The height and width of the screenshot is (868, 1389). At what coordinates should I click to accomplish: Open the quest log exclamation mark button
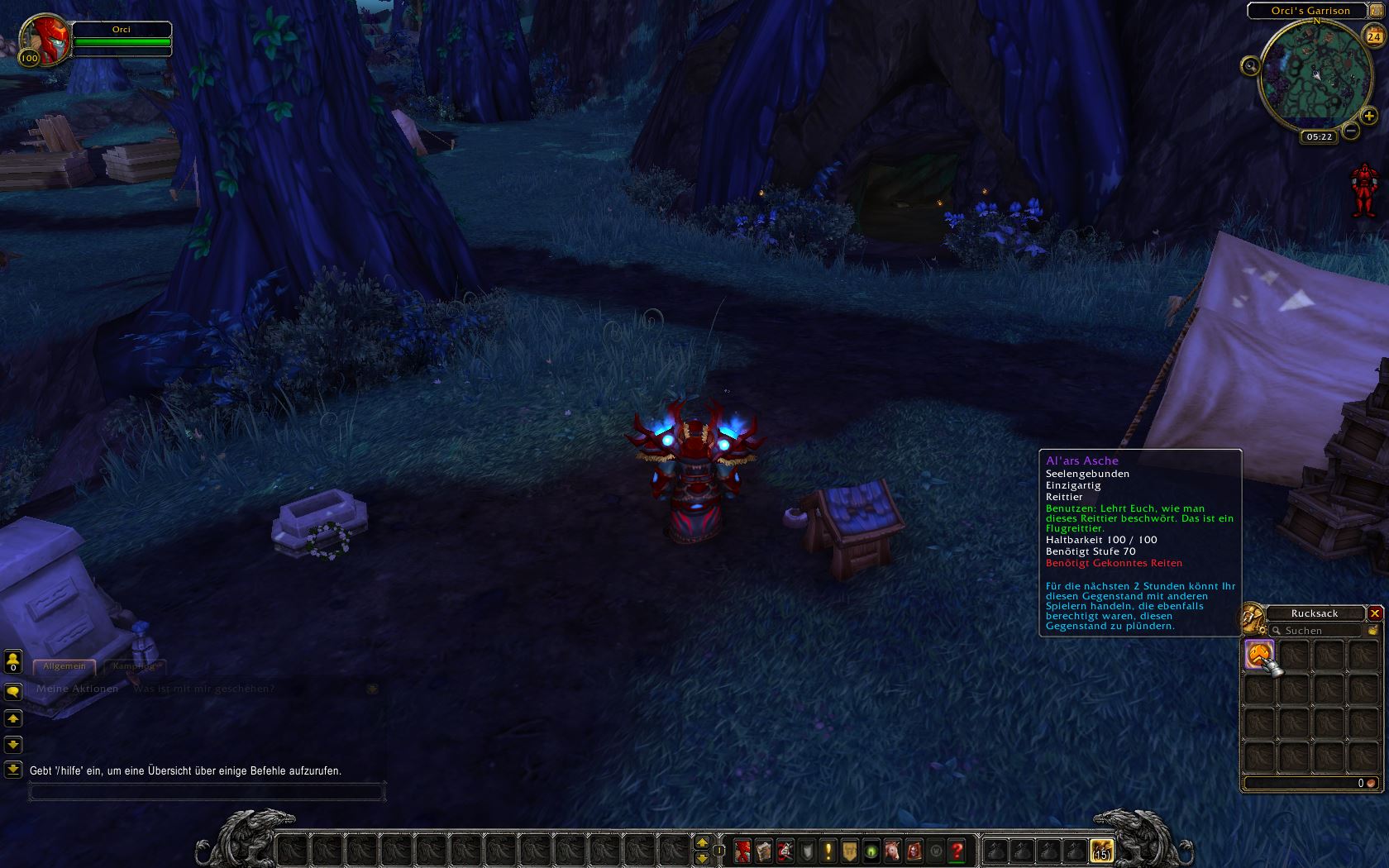click(x=828, y=850)
